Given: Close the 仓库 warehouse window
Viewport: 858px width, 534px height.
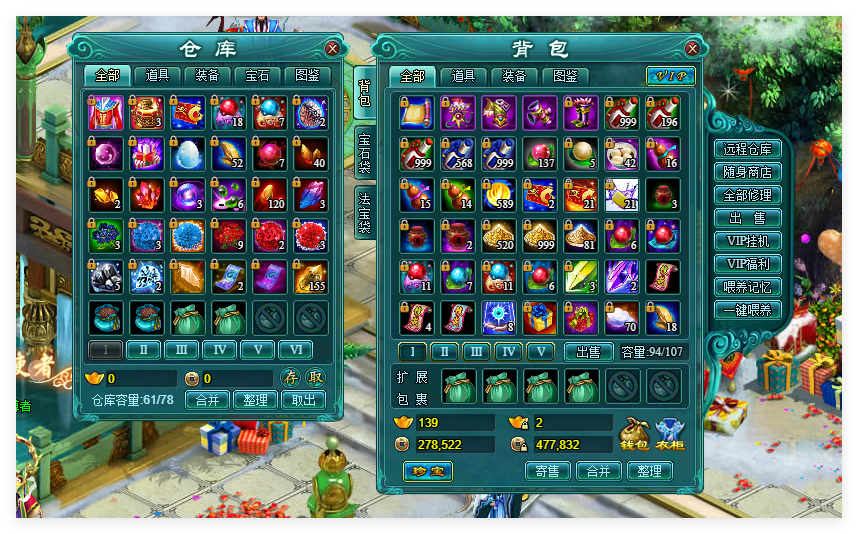Looking at the screenshot, I should 332,48.
